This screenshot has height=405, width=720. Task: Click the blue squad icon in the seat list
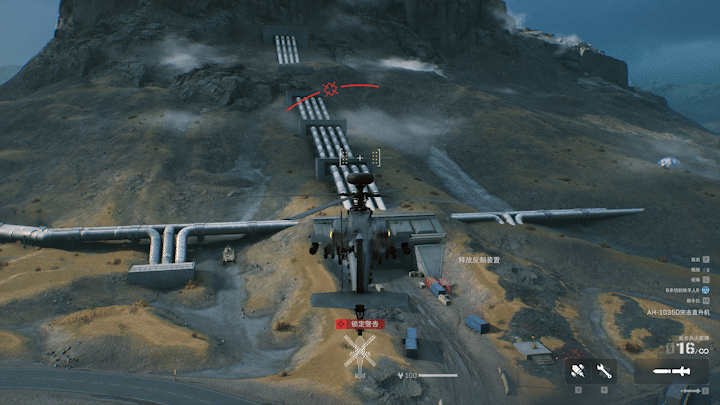(704, 288)
